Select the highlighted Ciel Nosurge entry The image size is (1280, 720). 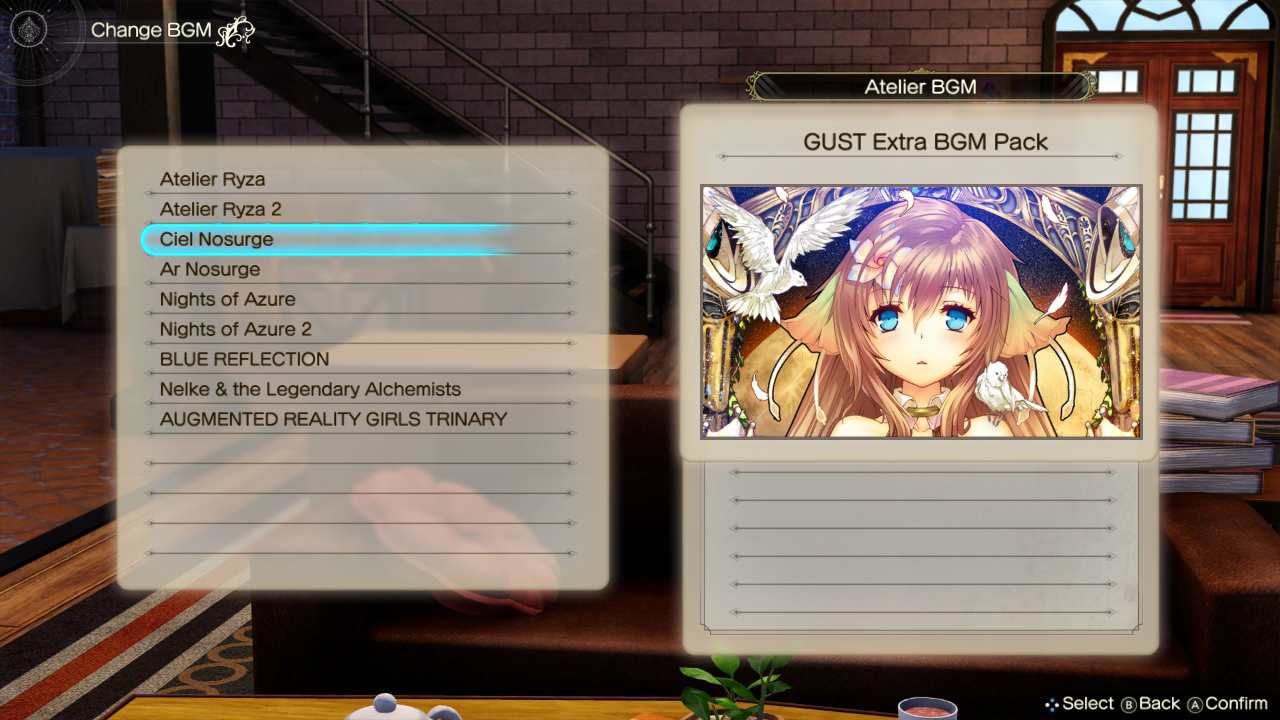coord(216,239)
